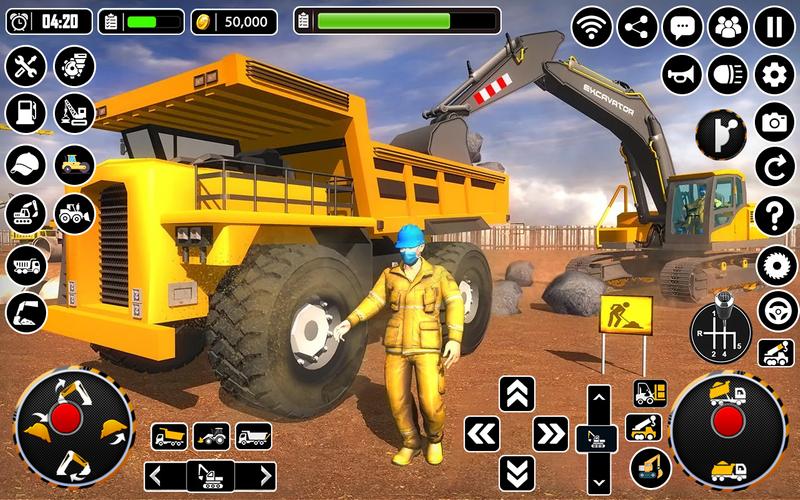Sound the horn

(x=681, y=73)
